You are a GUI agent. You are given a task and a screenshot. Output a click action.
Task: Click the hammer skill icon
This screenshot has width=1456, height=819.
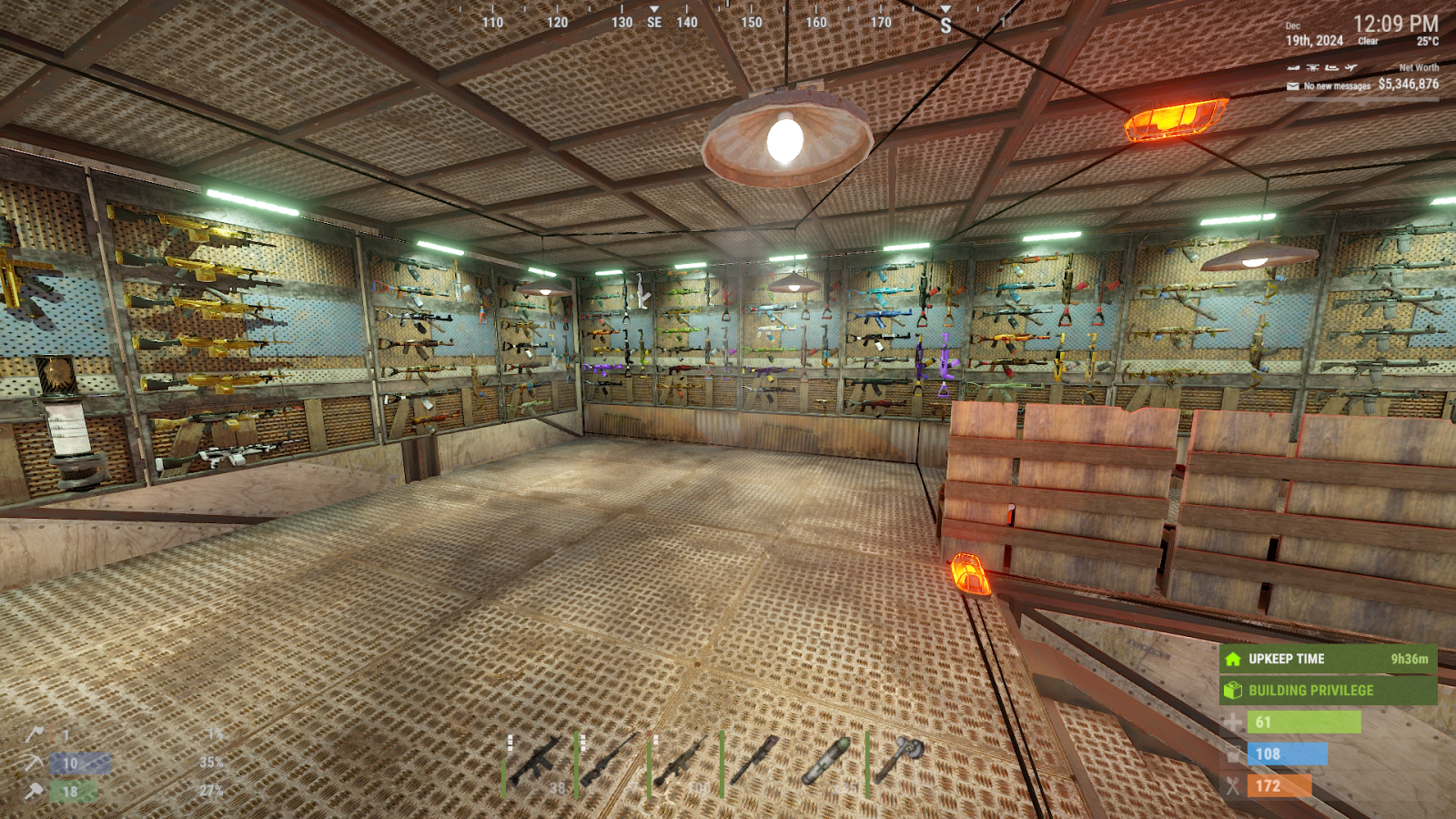pyautogui.click(x=35, y=792)
